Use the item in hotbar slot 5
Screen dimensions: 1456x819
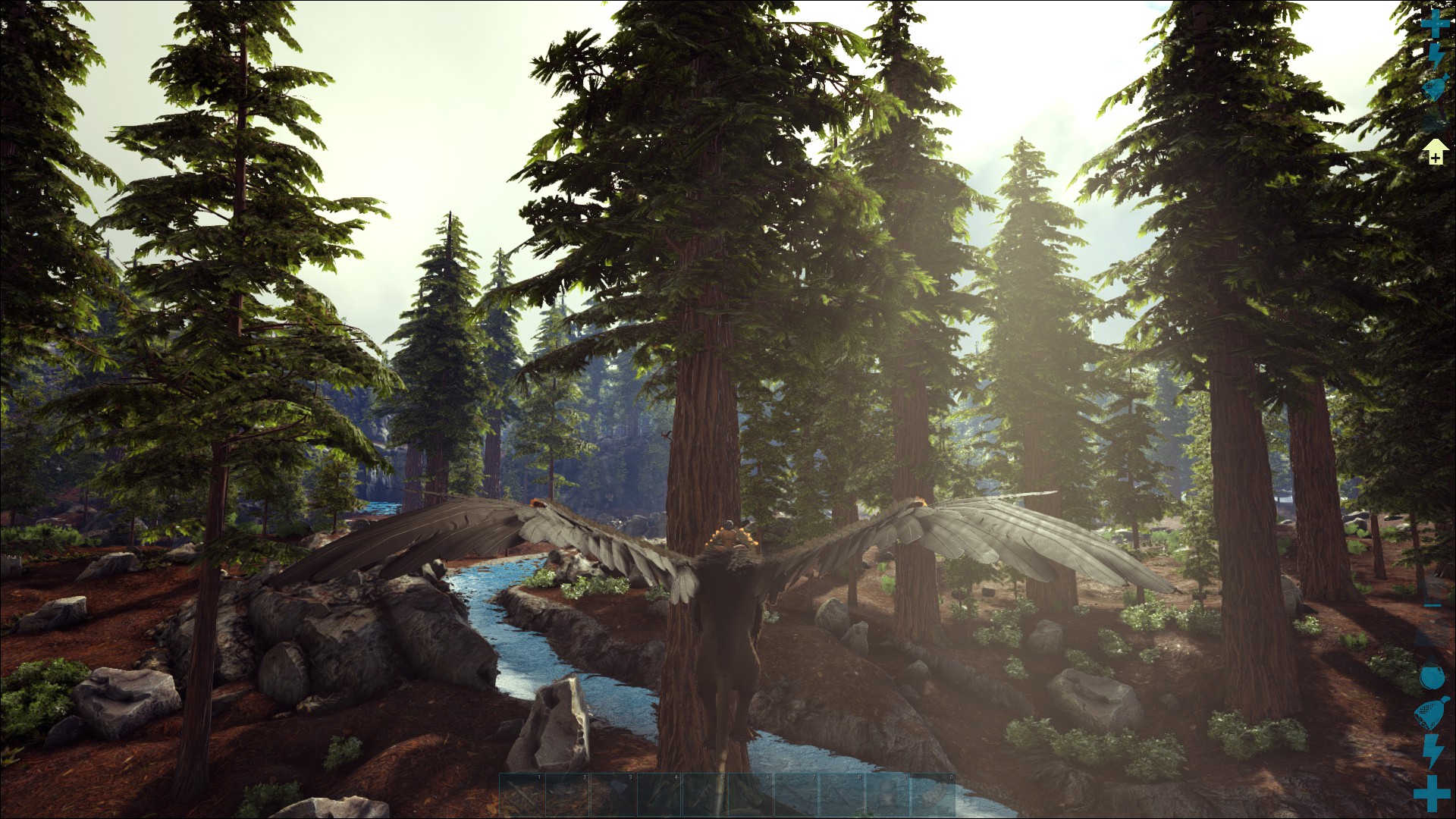(x=704, y=794)
